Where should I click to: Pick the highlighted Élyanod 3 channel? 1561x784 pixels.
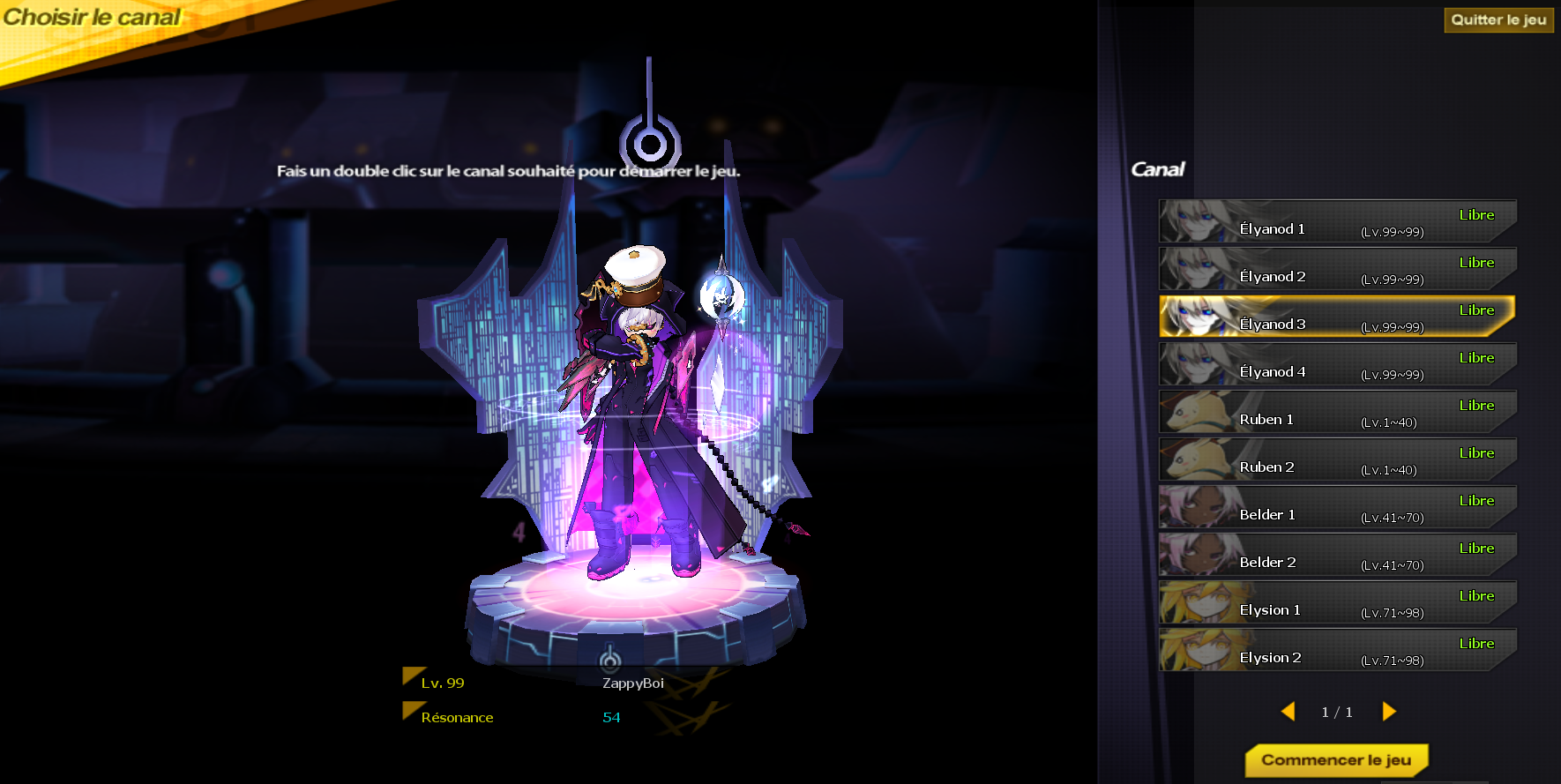1336,317
